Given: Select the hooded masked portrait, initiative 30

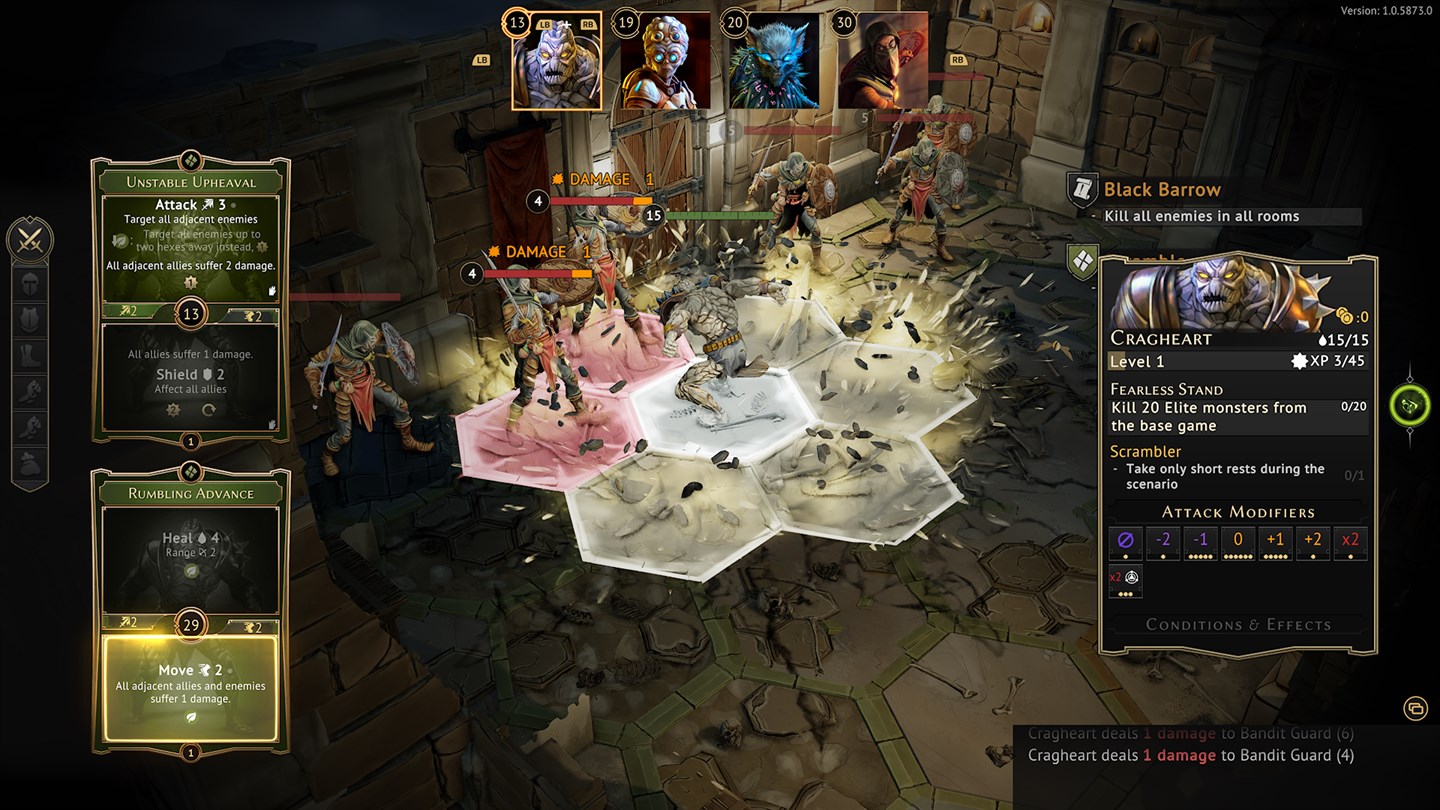Looking at the screenshot, I should (883, 61).
